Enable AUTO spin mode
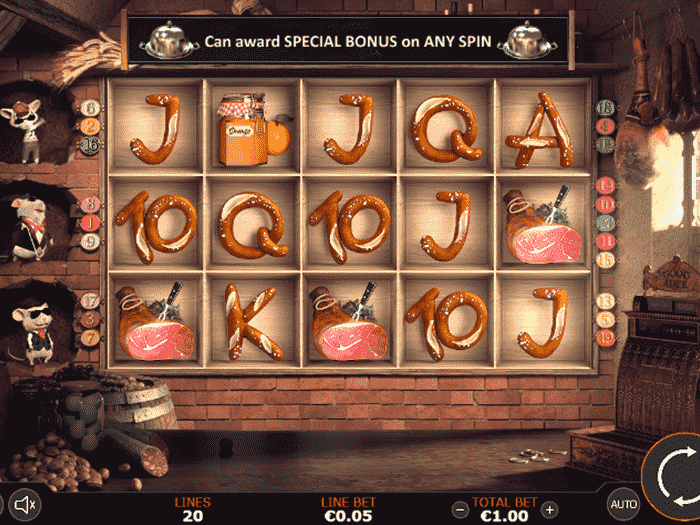This screenshot has width=700, height=525. (624, 504)
